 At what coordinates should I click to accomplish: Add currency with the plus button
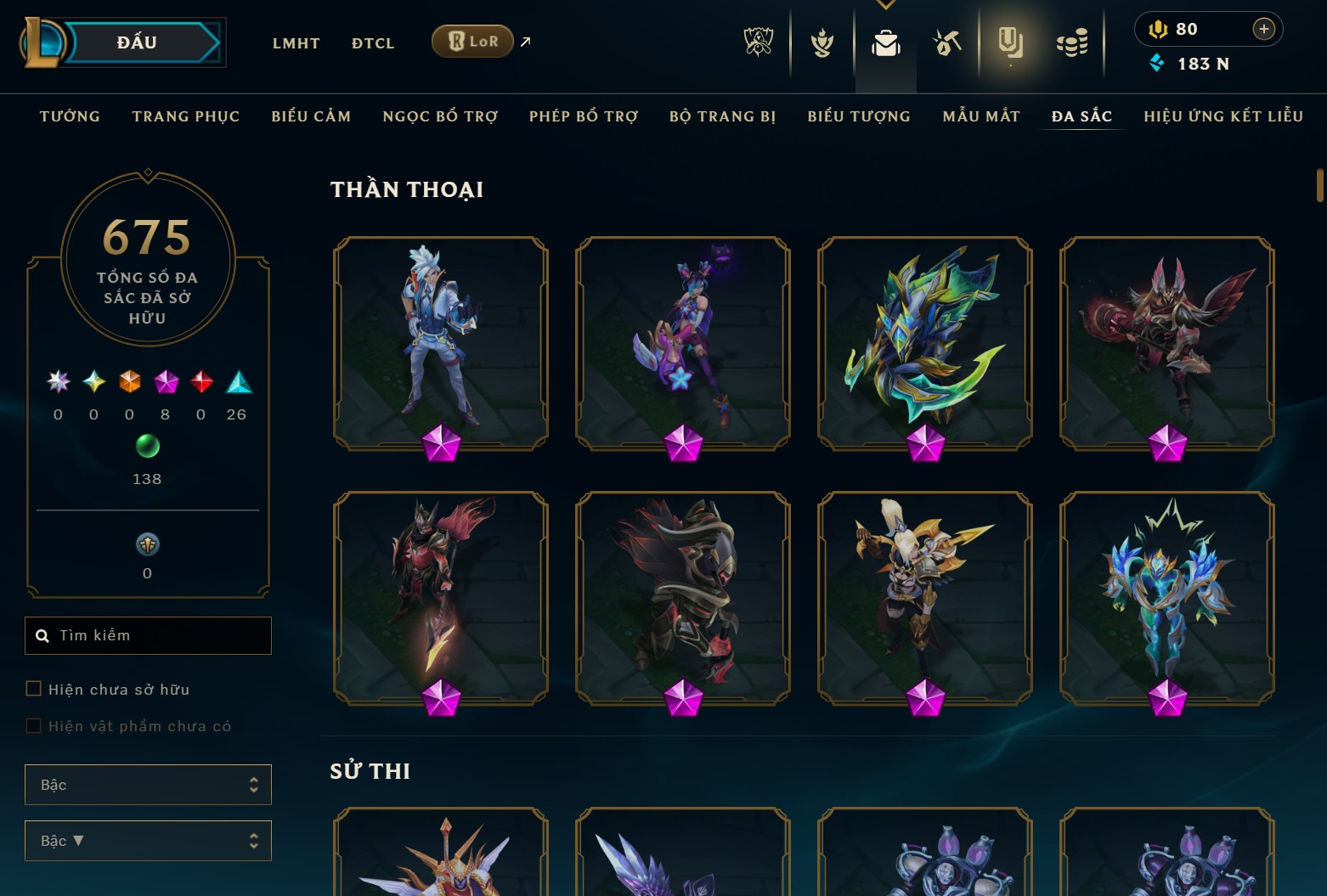(x=1263, y=29)
